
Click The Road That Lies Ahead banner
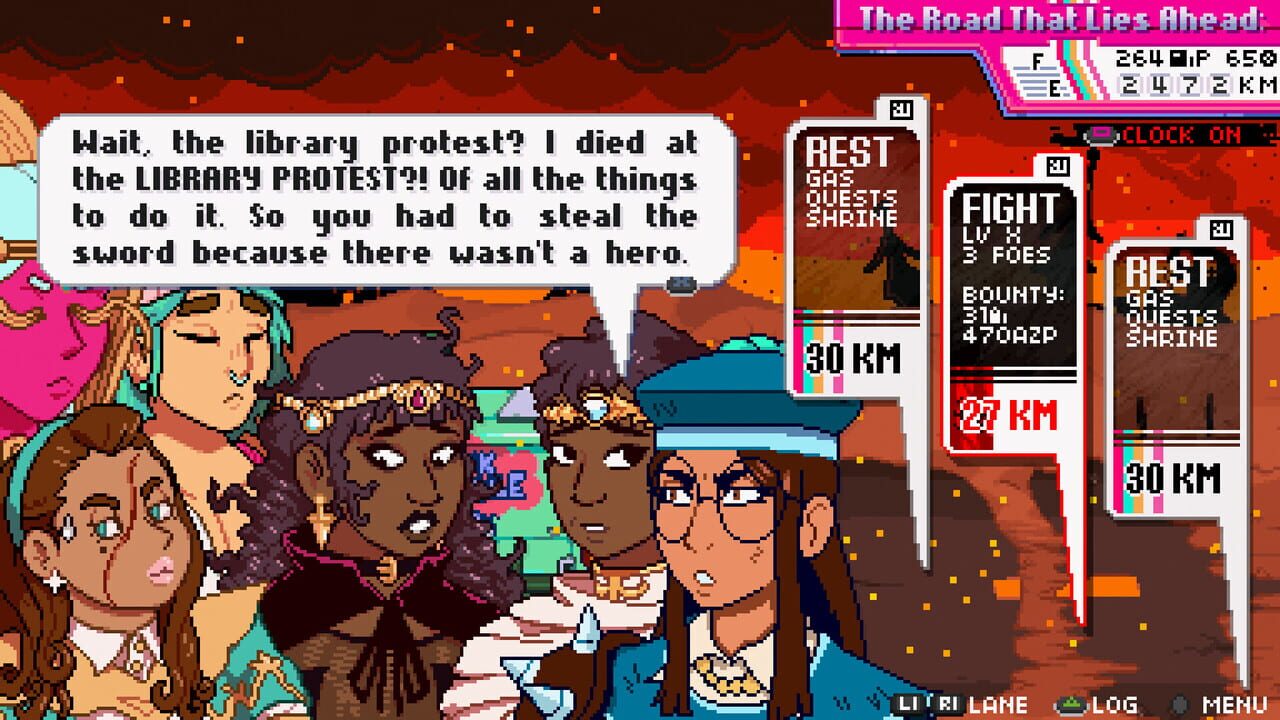(x=1065, y=16)
